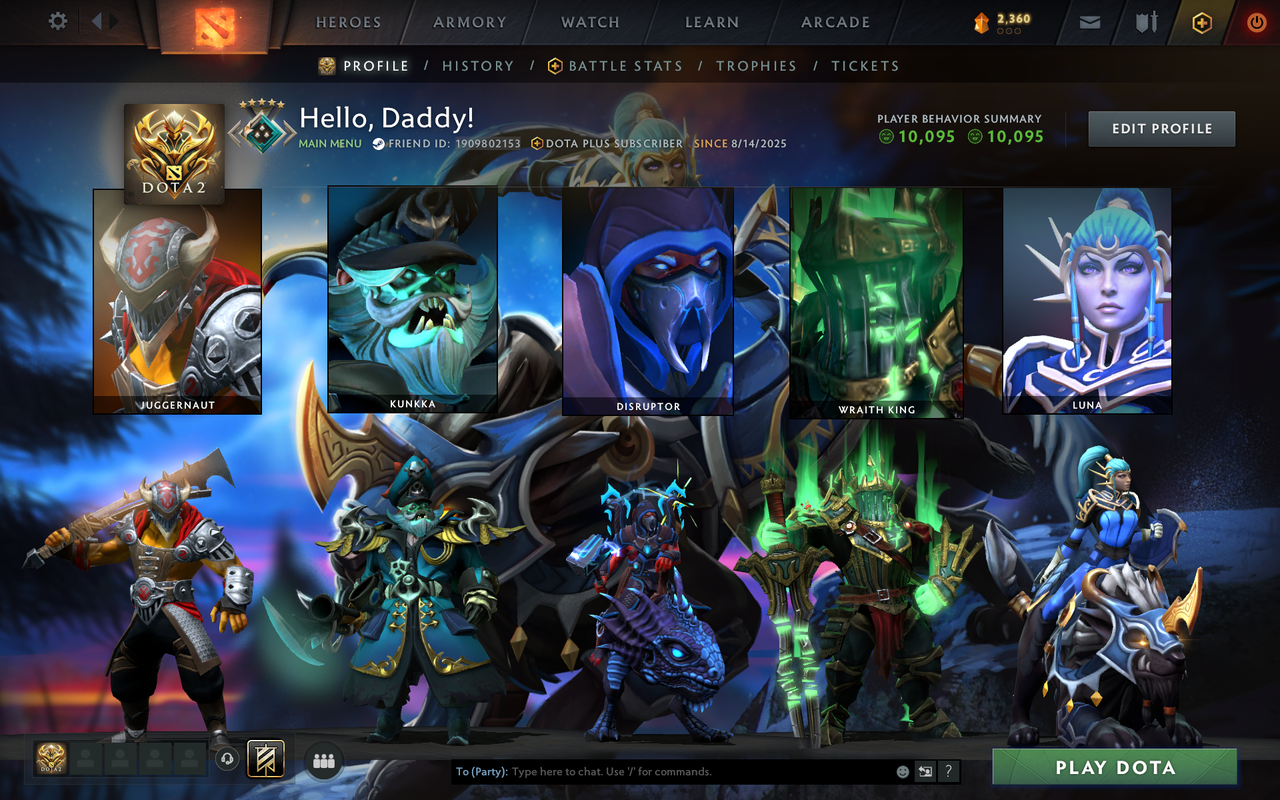Viewport: 1280px width, 800px height.
Task: Select the Juggernaut hero portrait
Action: (x=177, y=300)
